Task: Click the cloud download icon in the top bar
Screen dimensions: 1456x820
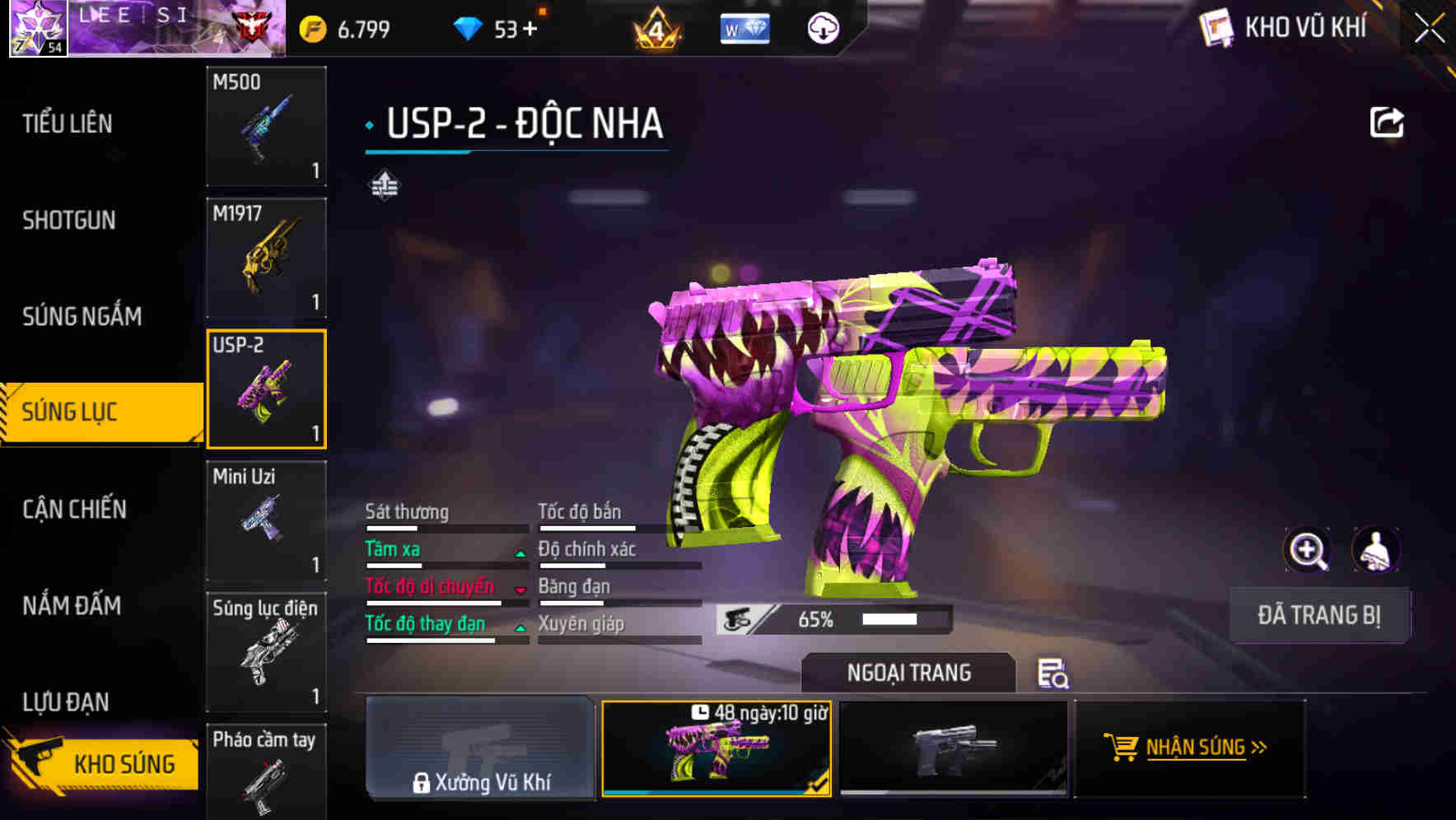Action: click(823, 27)
